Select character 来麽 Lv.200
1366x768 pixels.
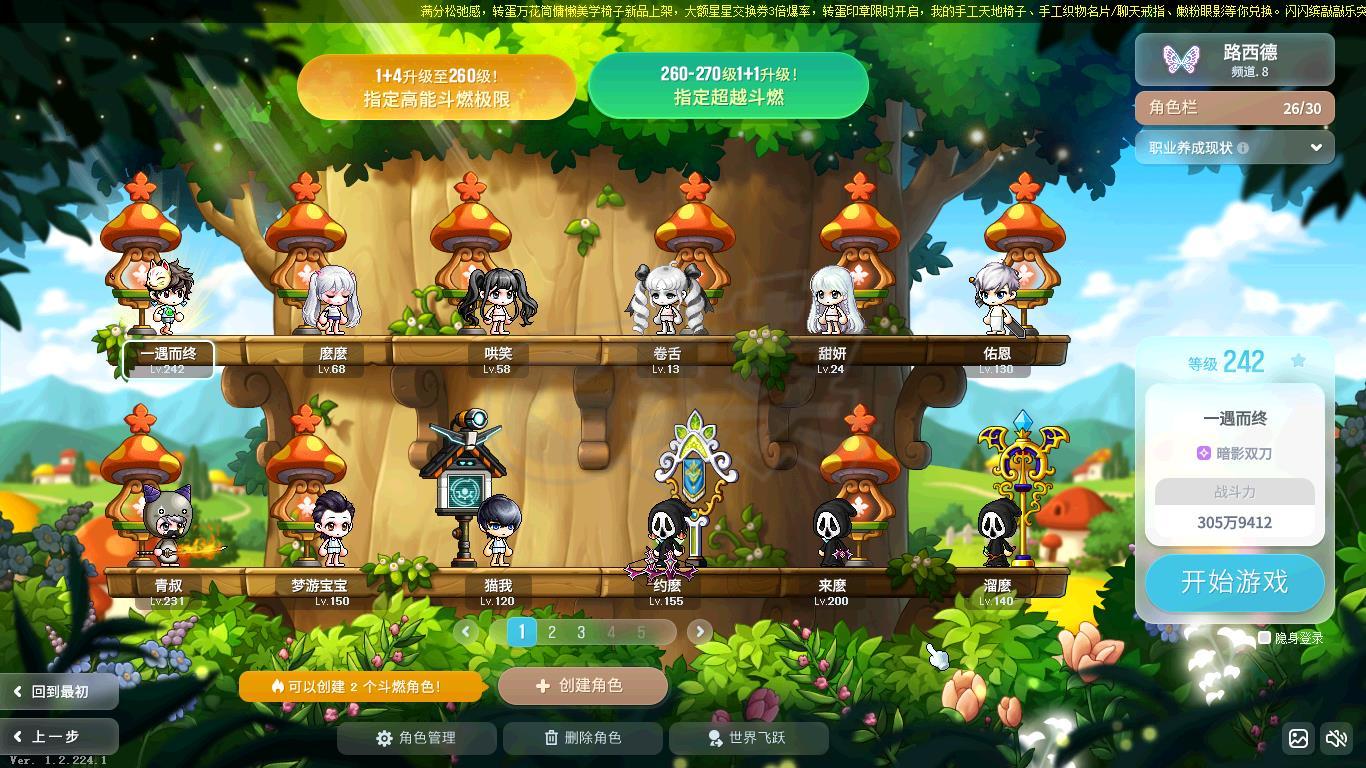832,530
